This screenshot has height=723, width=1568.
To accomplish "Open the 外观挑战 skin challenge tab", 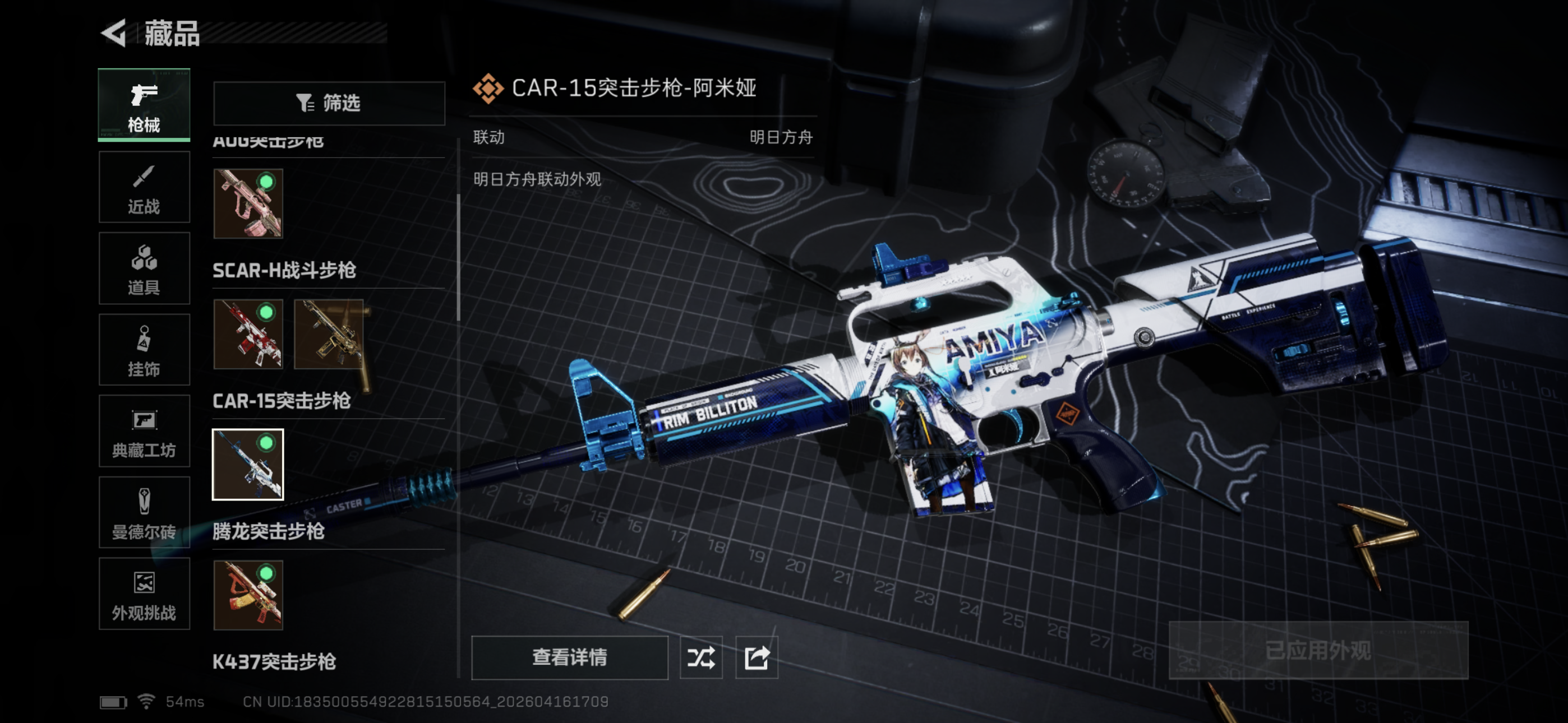I will pos(144,594).
